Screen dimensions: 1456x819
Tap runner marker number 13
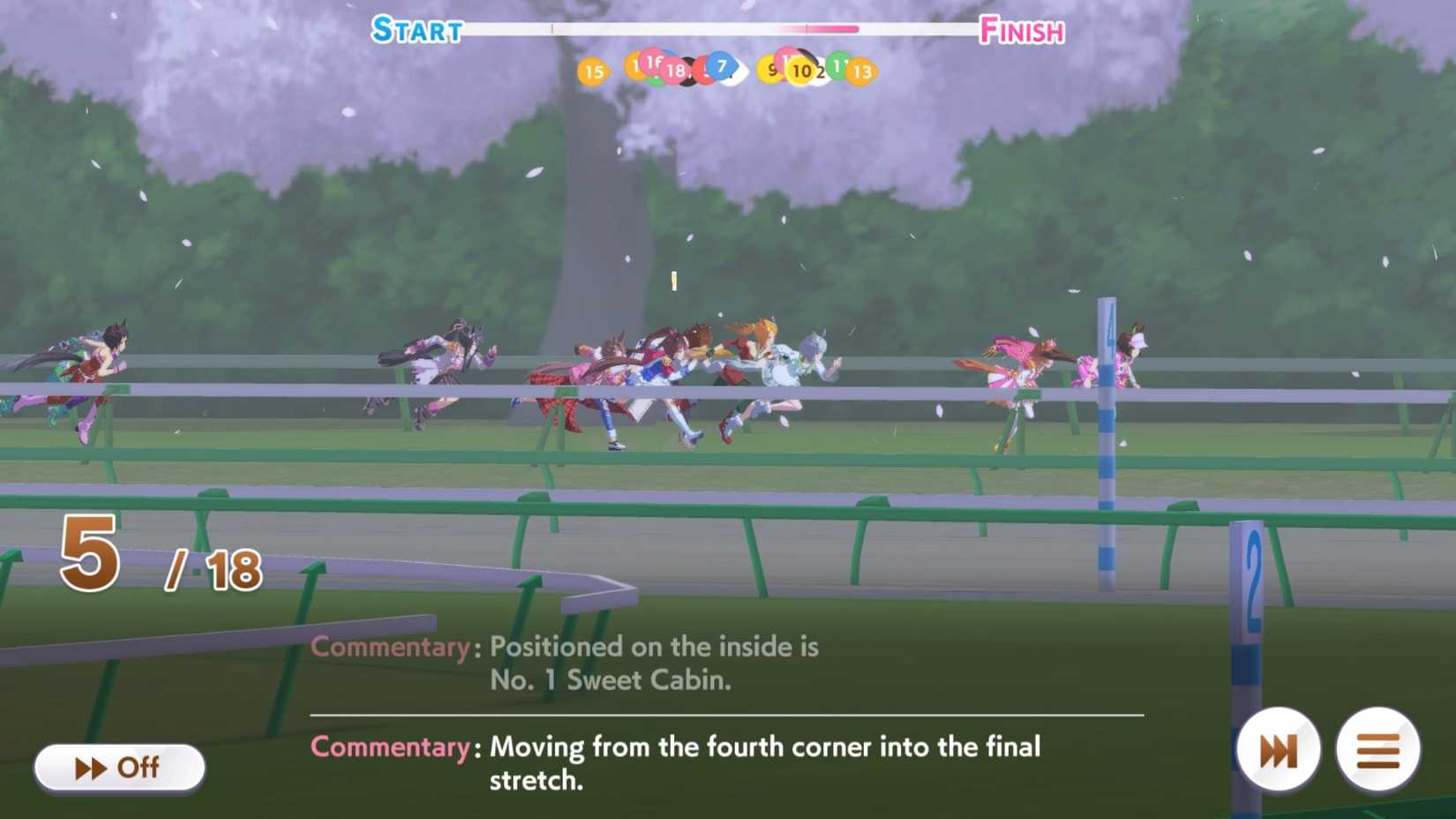click(861, 71)
